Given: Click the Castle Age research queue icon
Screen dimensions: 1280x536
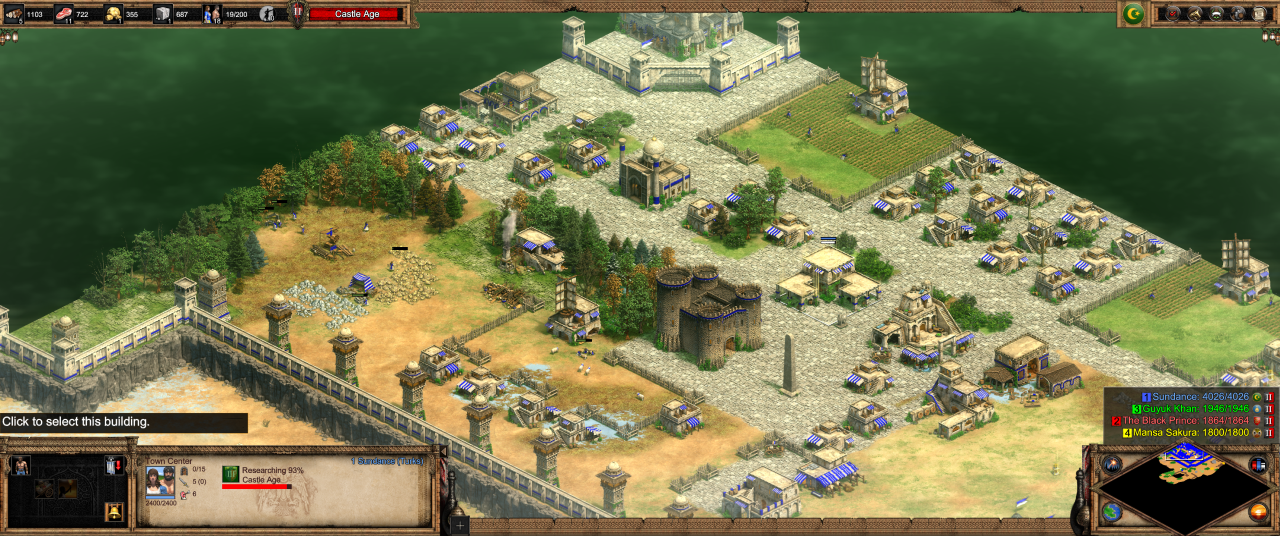Looking at the screenshot, I should (231, 473).
